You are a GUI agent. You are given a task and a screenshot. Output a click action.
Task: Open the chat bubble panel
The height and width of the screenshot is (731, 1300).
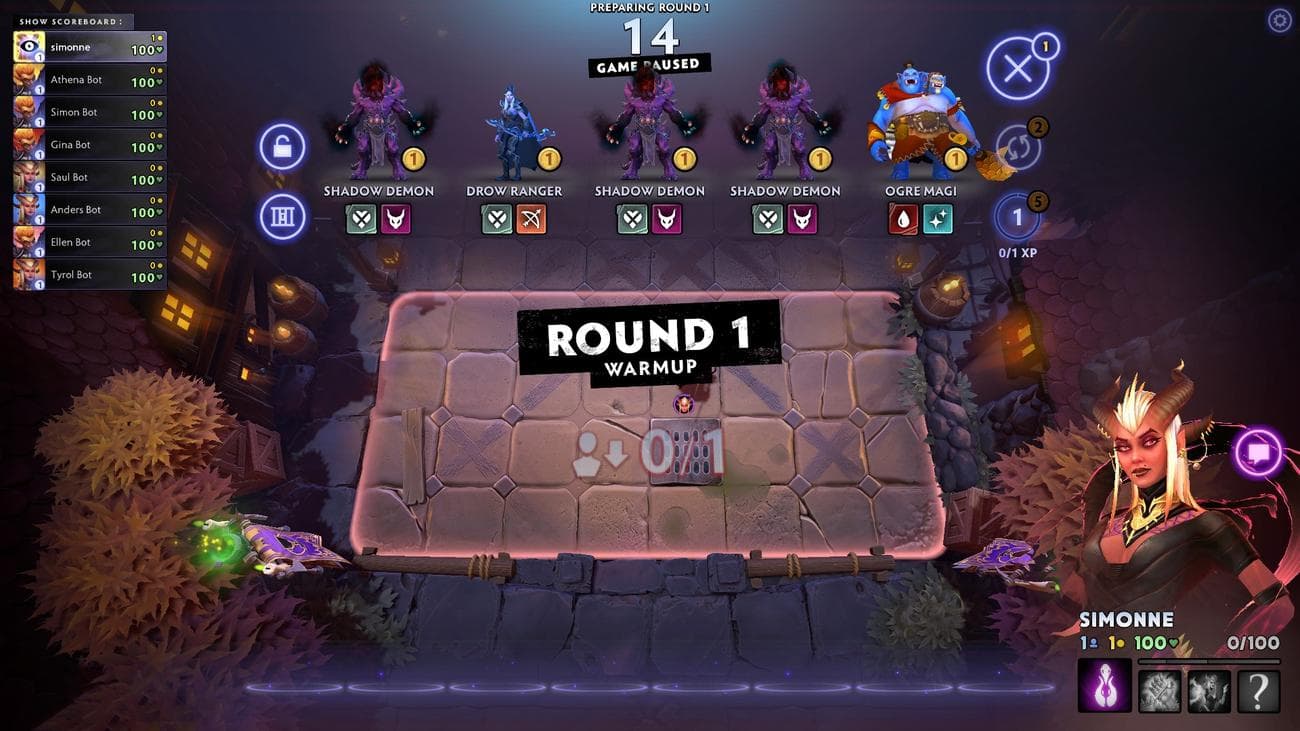point(1258,452)
